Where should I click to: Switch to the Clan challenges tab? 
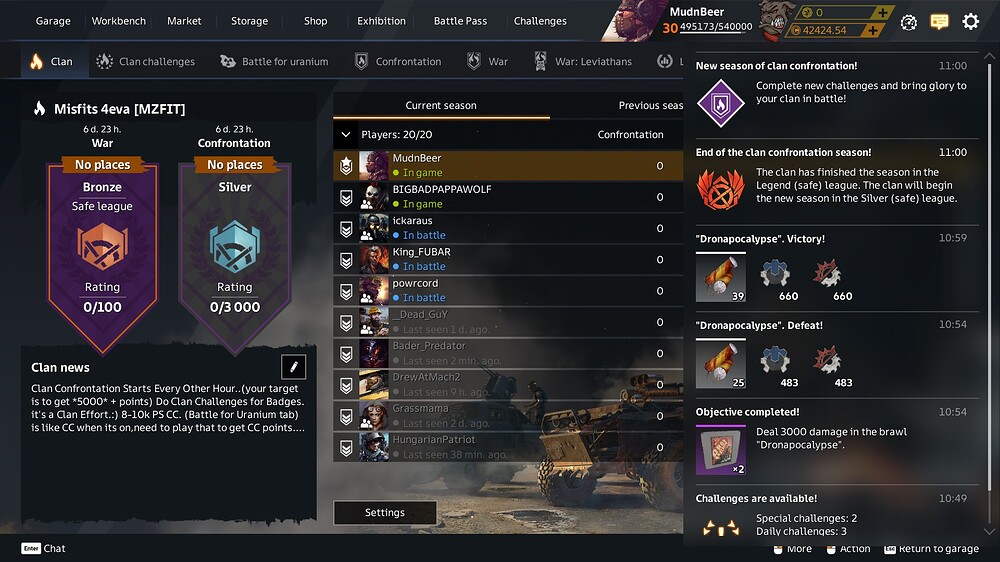145,62
